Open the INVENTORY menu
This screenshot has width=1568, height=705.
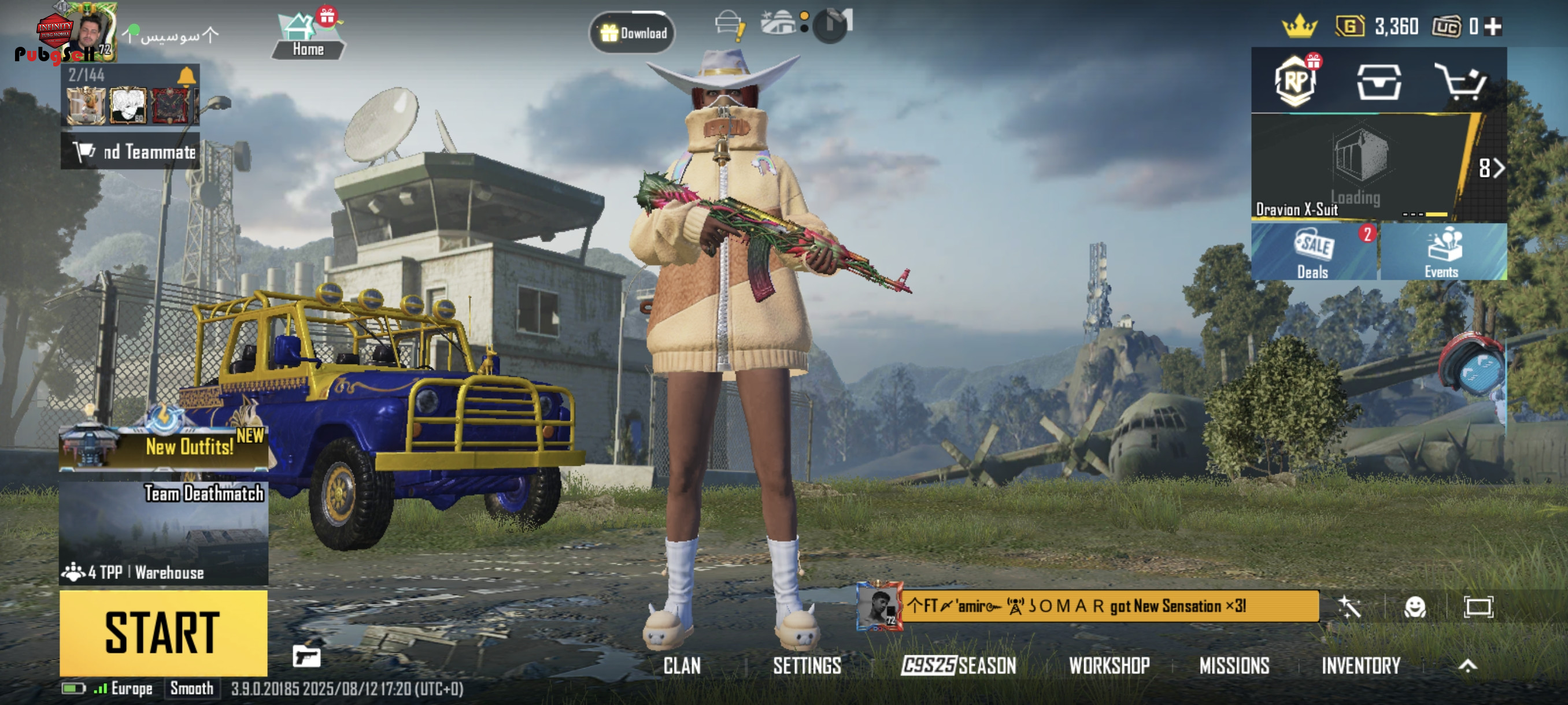[x=1361, y=666]
